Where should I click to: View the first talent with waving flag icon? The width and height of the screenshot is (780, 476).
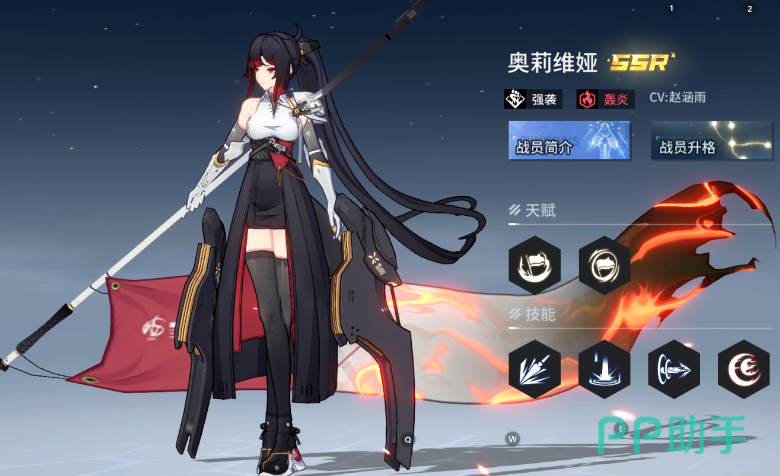(534, 264)
